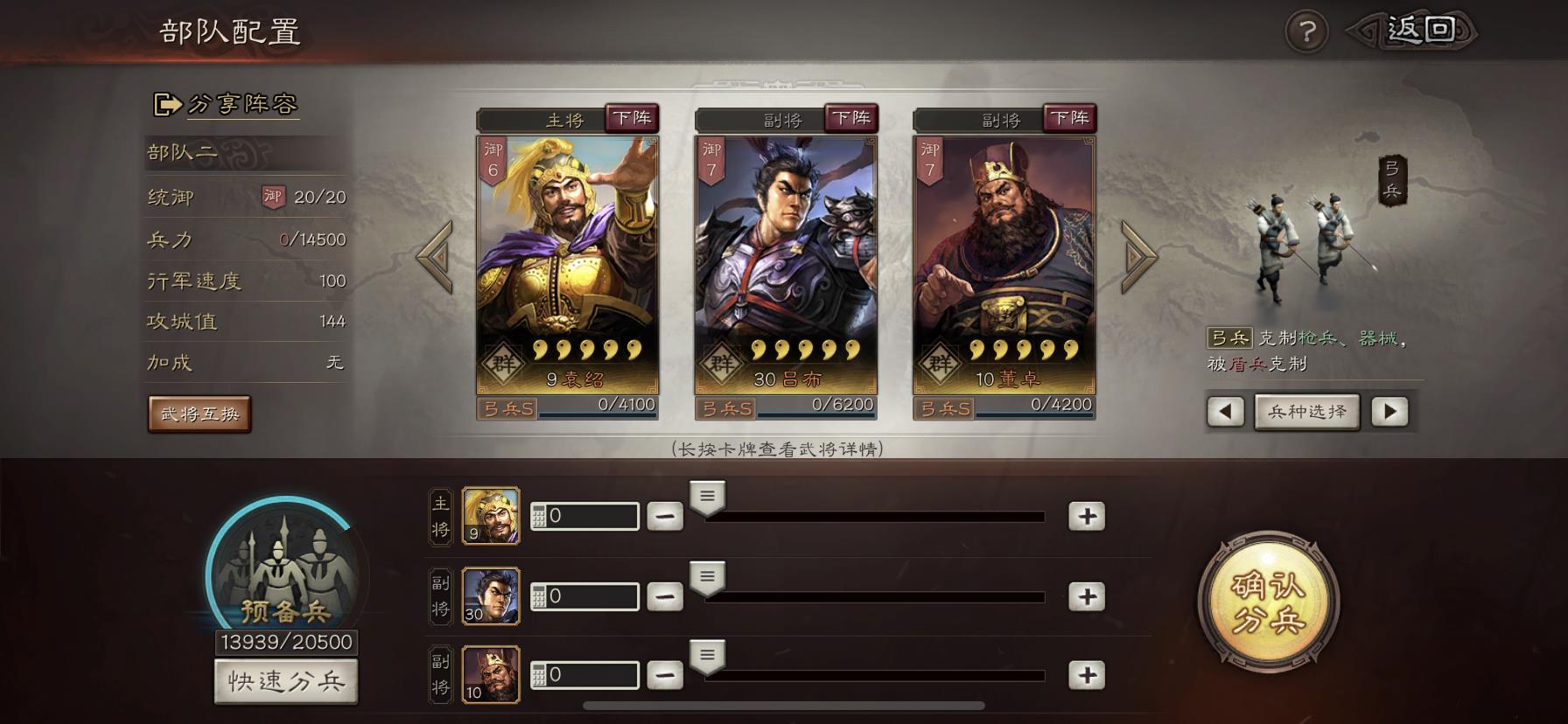Screen dimensions: 1568x724
Task: Click the question mark help icon
Action: click(x=1308, y=32)
